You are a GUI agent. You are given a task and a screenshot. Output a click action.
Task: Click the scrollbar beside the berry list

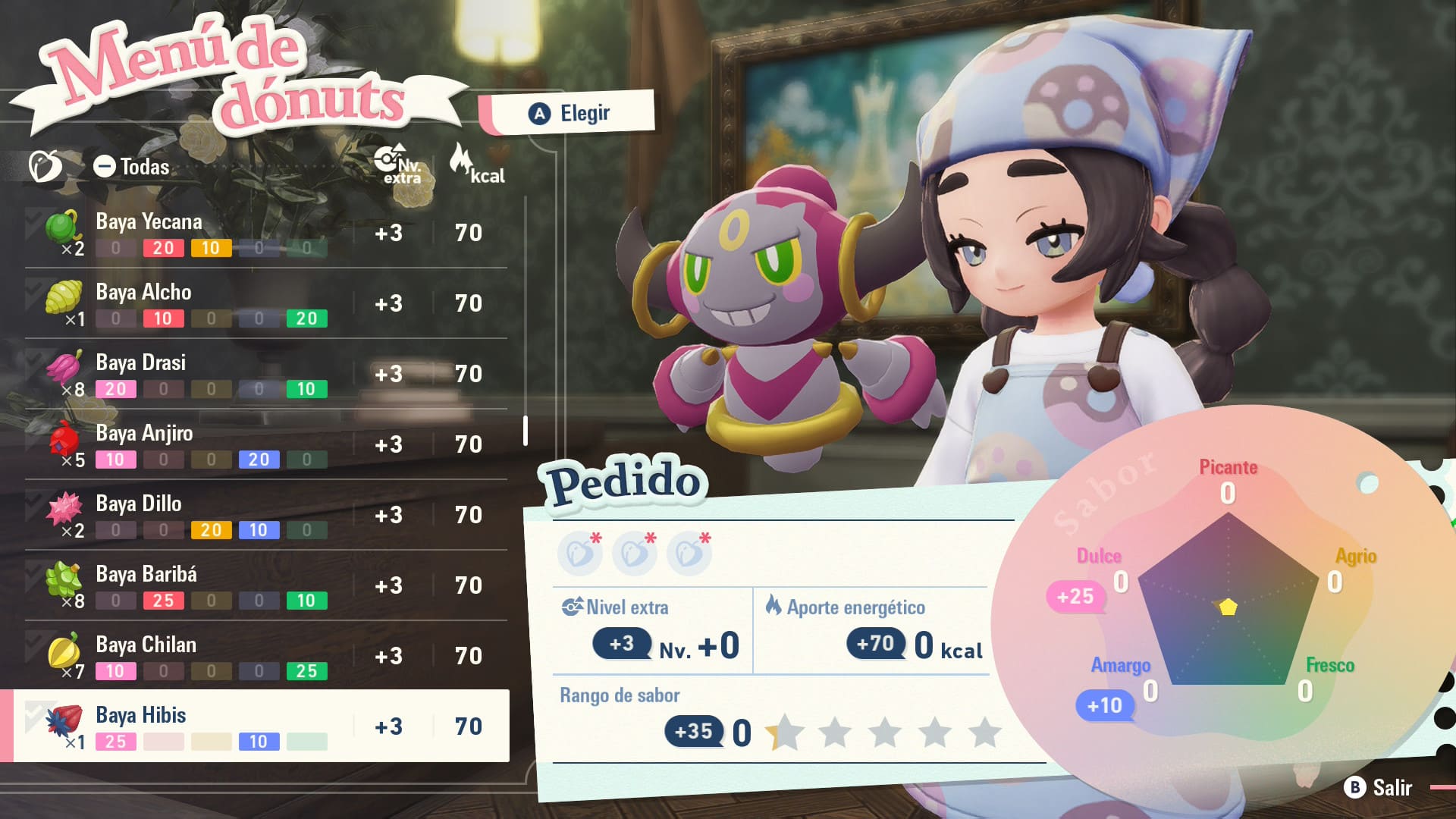526,429
